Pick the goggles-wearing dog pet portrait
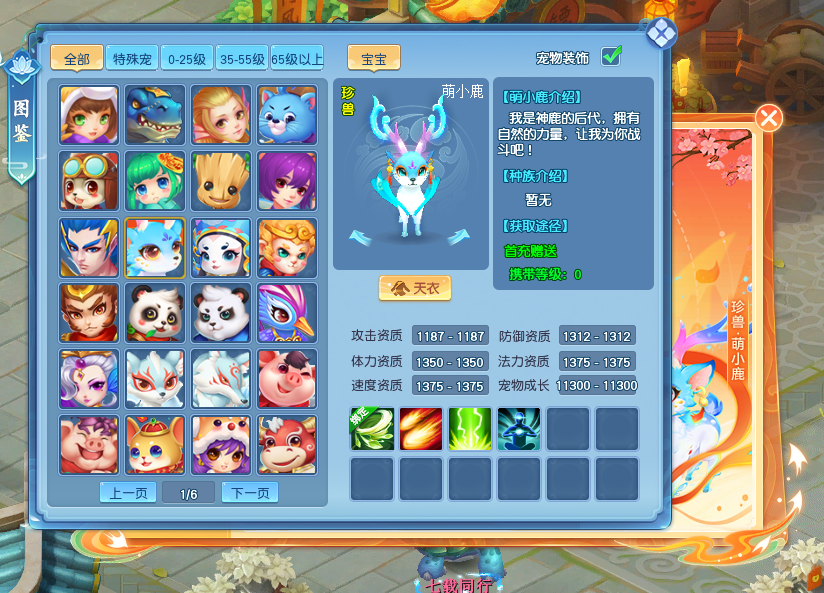The height and width of the screenshot is (593, 824). pyautogui.click(x=89, y=181)
